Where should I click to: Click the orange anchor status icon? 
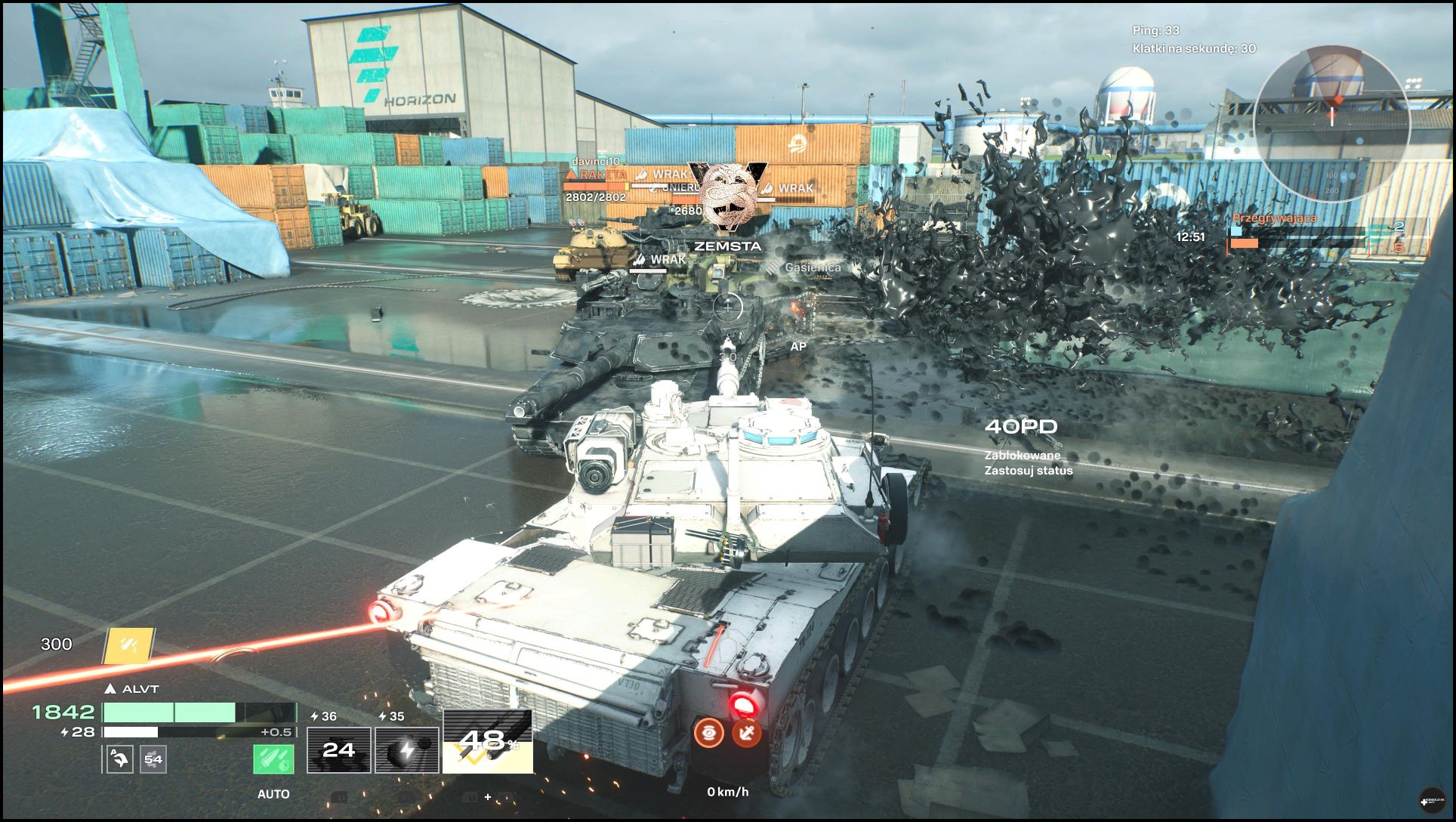tap(746, 732)
